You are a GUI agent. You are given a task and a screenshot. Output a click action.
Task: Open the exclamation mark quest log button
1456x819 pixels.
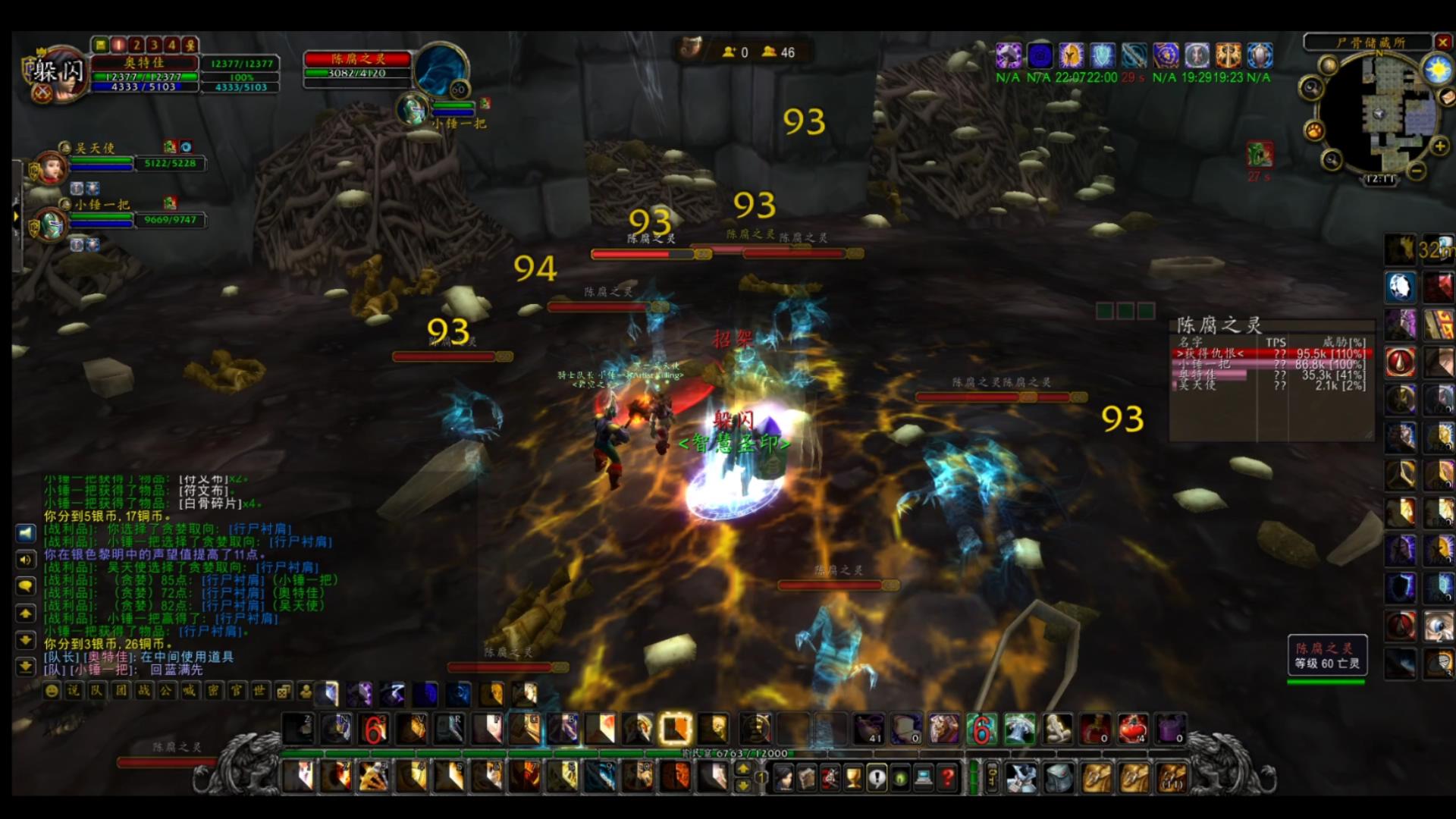[877, 777]
